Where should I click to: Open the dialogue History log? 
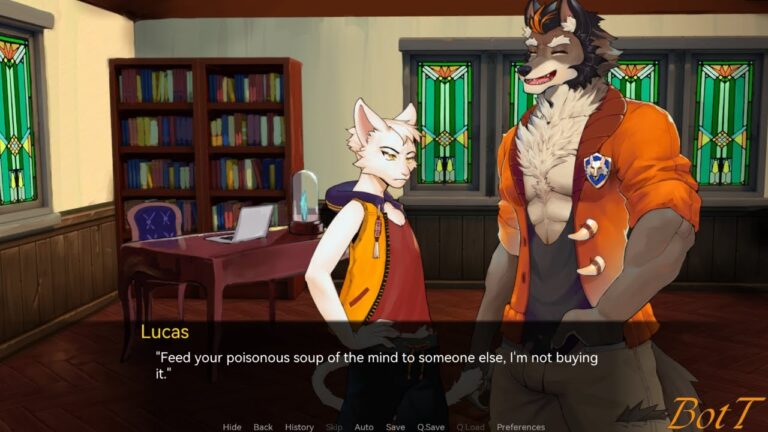tap(299, 427)
